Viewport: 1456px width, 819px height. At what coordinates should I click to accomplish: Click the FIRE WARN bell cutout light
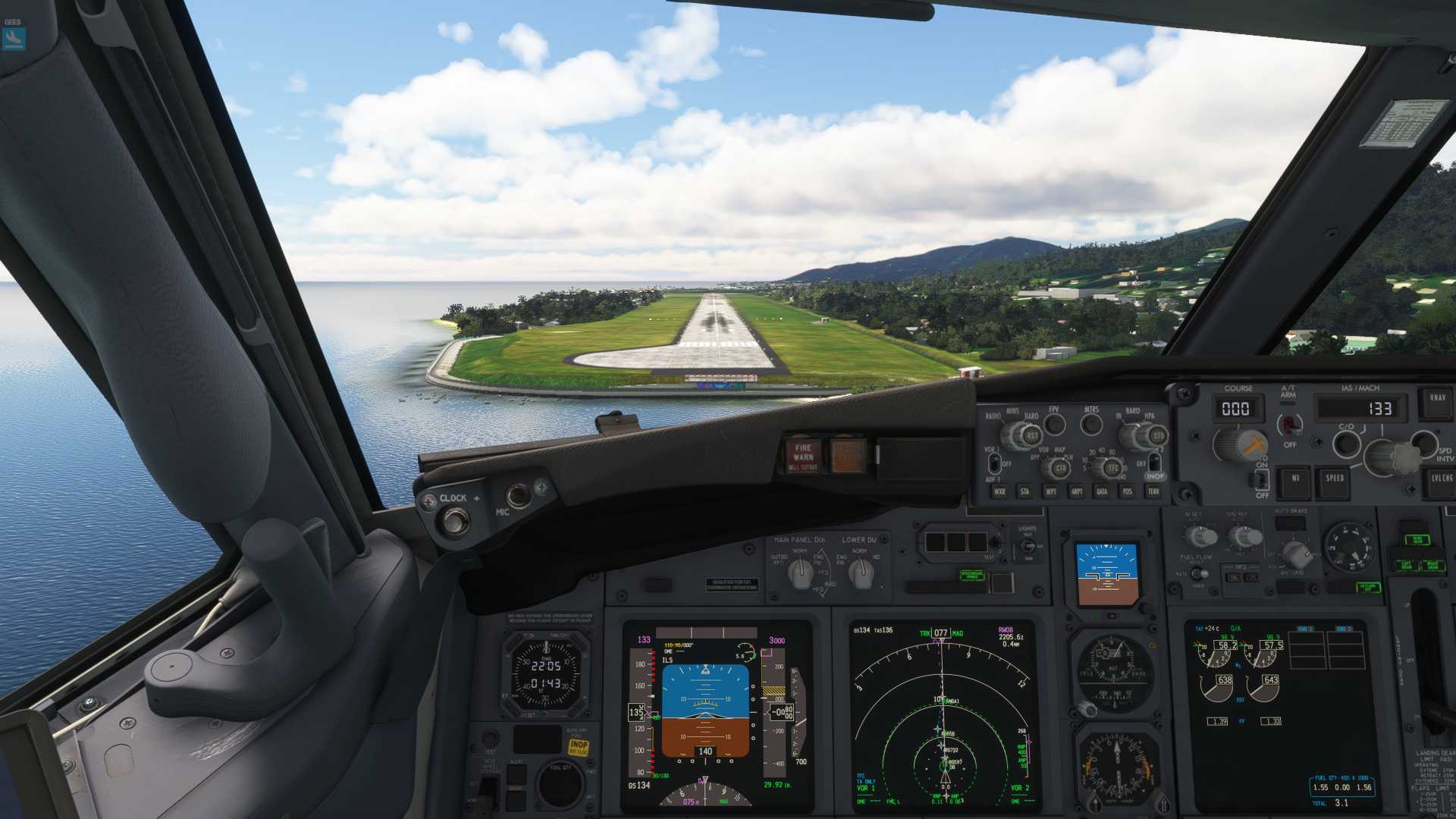pyautogui.click(x=802, y=456)
